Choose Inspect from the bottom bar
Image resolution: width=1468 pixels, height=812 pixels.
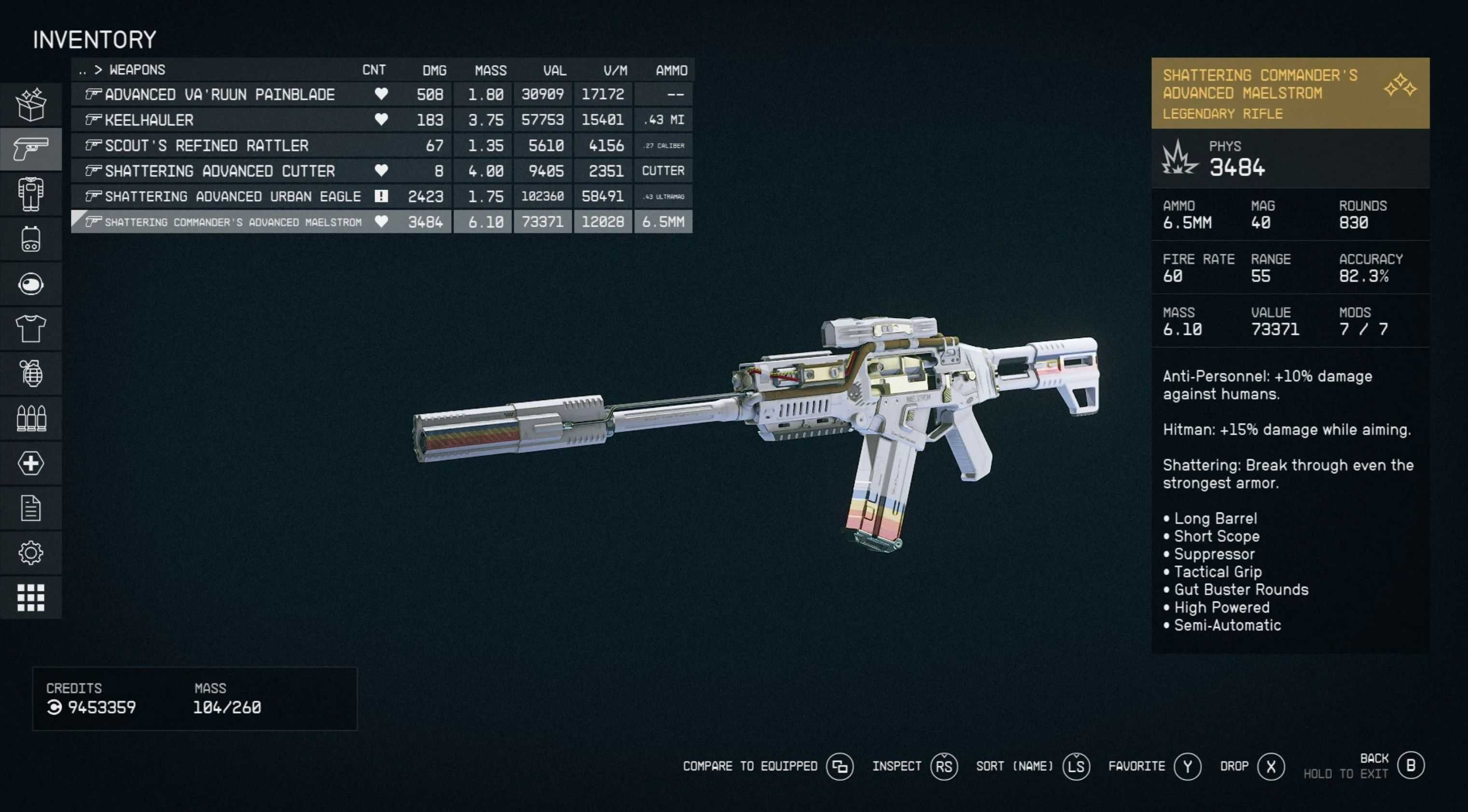coord(898,766)
